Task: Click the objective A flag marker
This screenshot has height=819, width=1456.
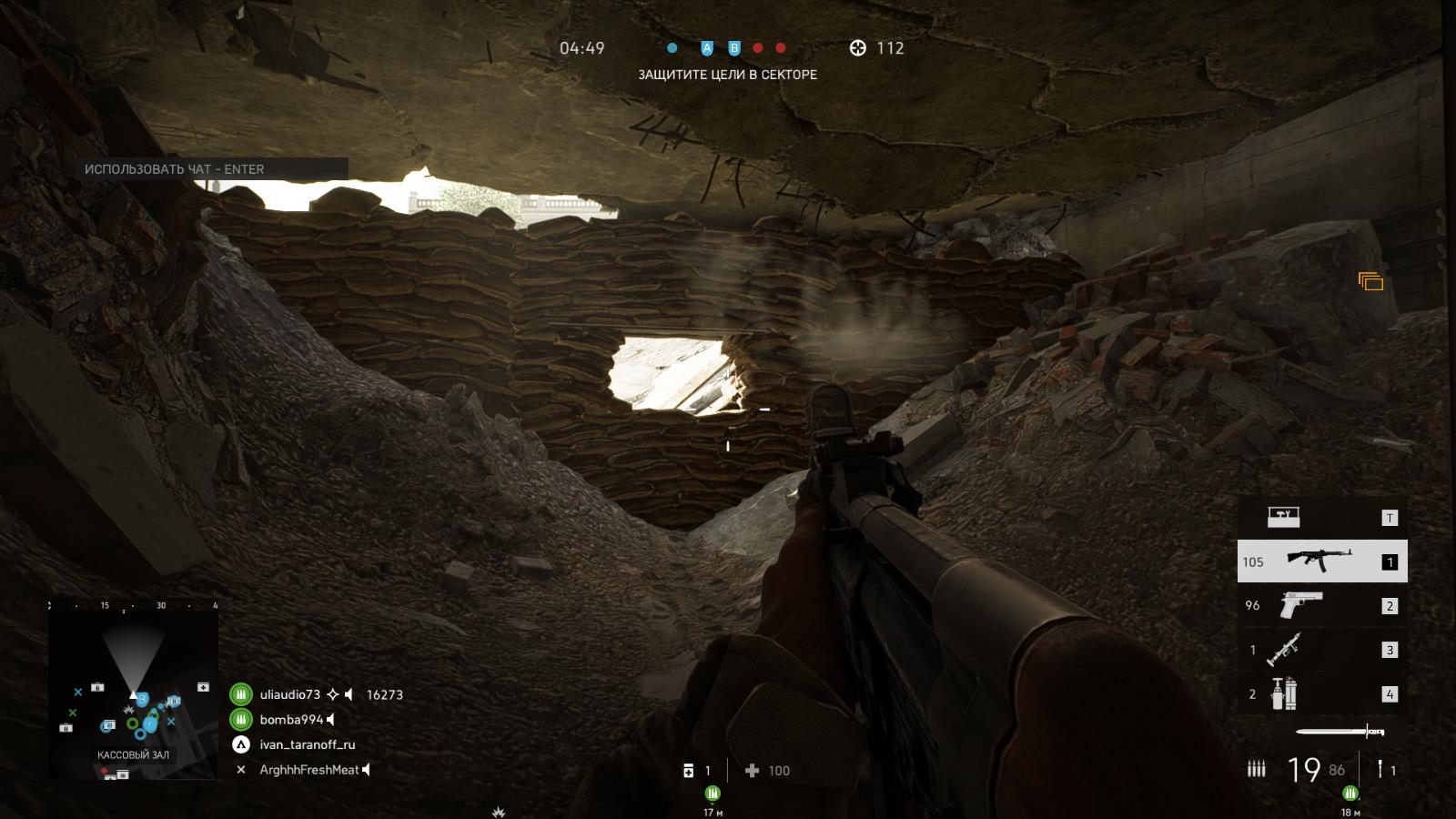Action: click(x=707, y=48)
